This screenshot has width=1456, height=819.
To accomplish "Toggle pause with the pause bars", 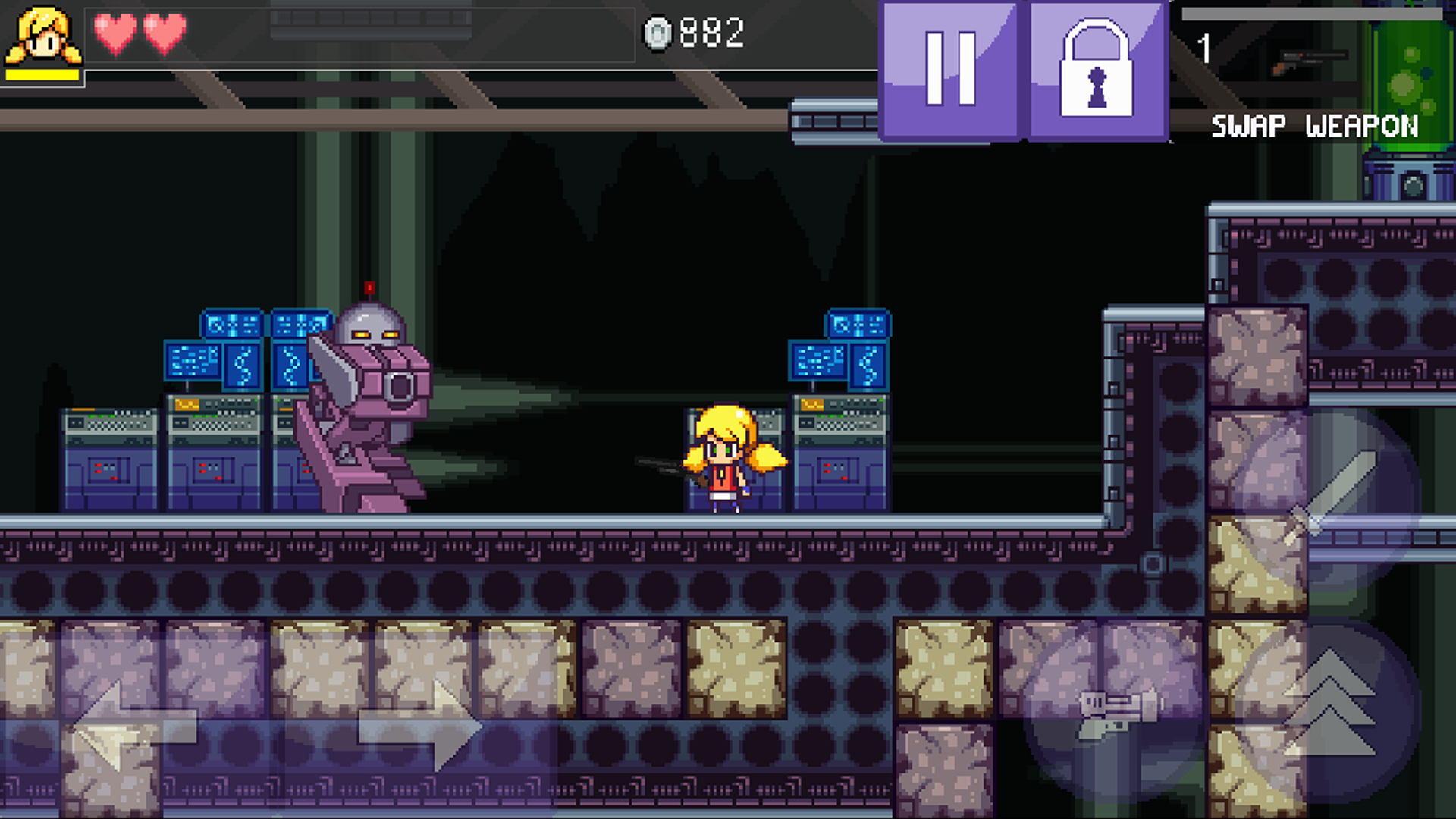I will (x=950, y=71).
